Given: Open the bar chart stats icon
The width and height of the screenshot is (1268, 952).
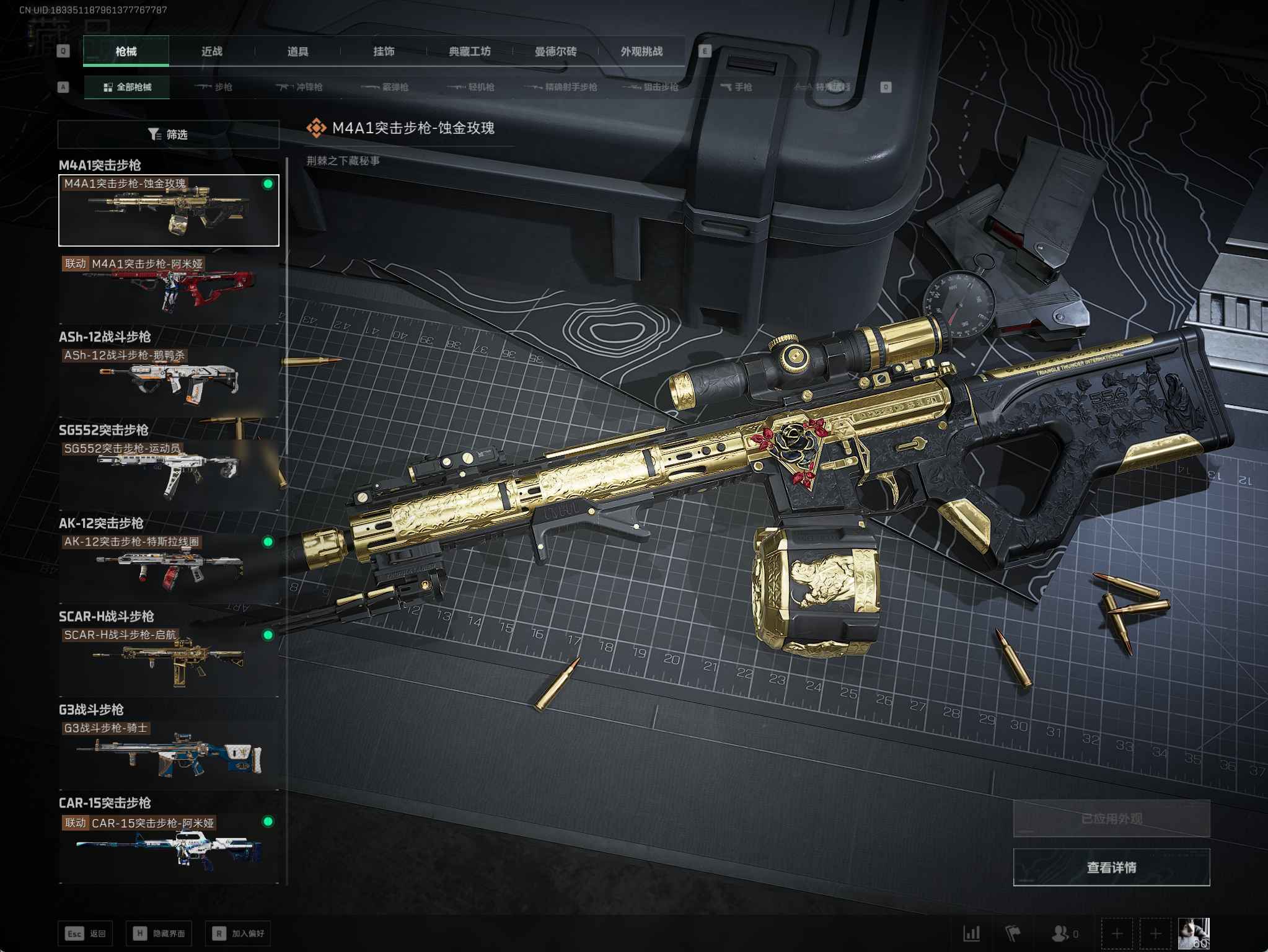Looking at the screenshot, I should [x=971, y=933].
